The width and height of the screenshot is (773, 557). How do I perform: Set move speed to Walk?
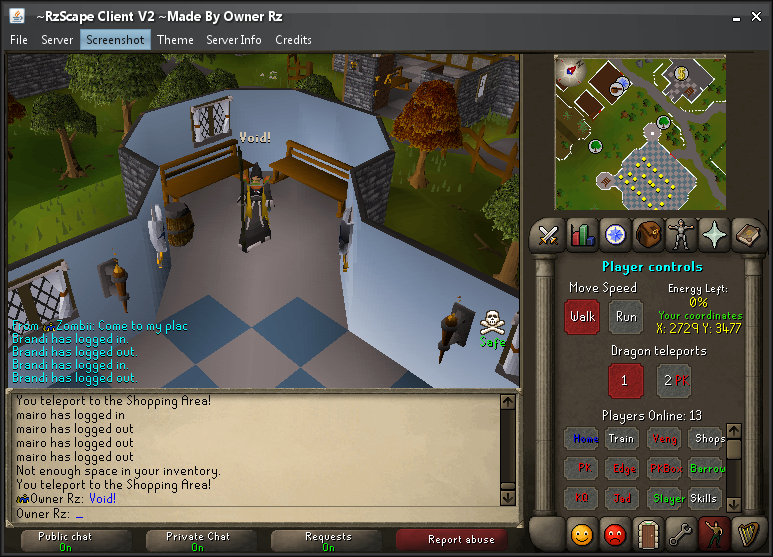click(582, 317)
